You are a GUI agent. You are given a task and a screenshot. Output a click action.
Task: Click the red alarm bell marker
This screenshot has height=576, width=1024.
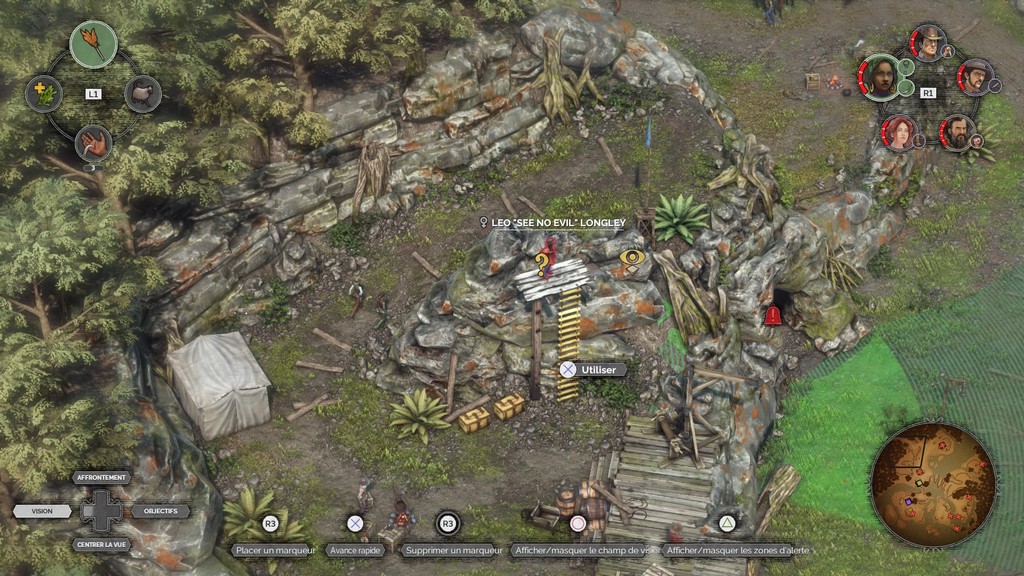[x=773, y=316]
